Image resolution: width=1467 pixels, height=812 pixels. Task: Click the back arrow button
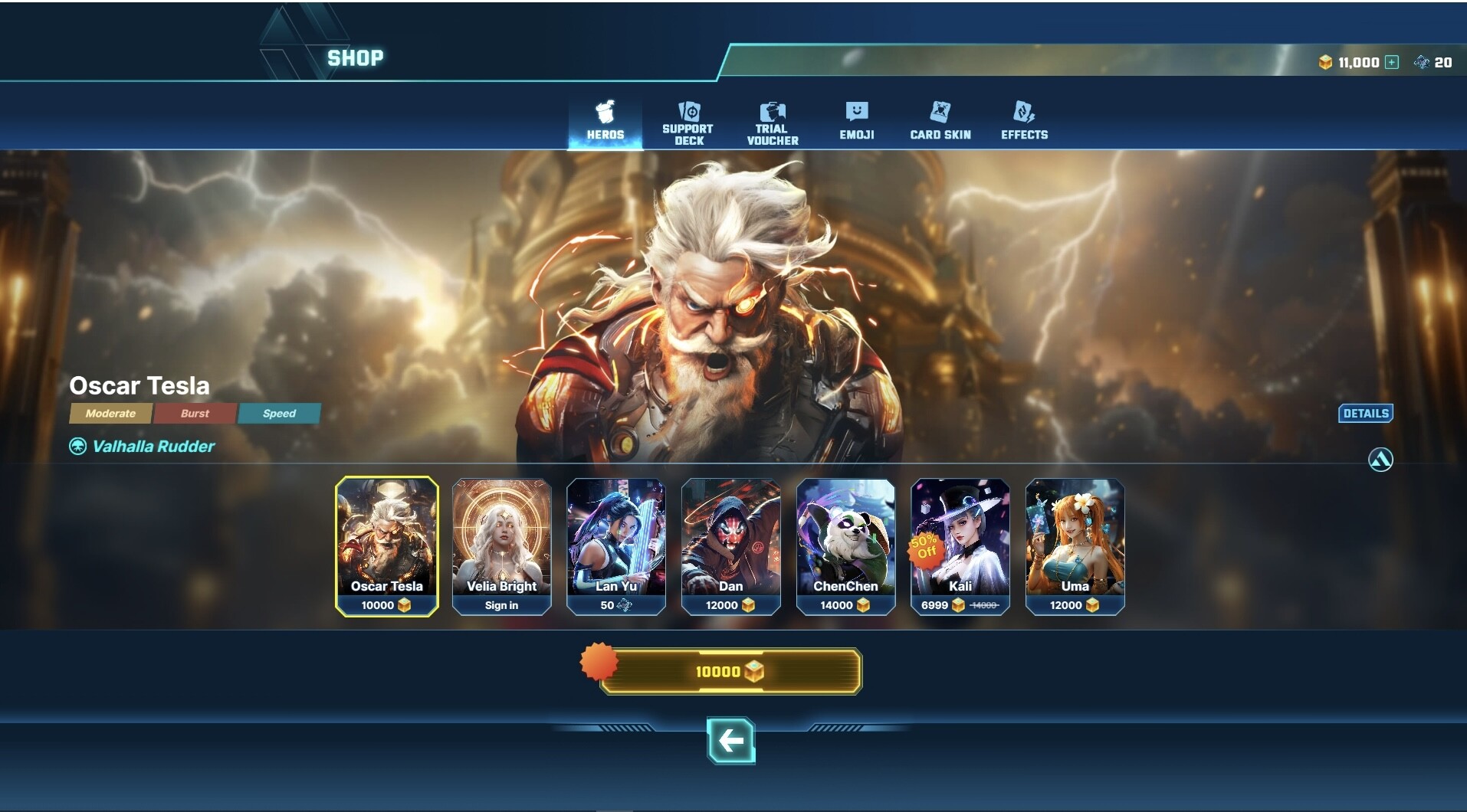click(731, 742)
